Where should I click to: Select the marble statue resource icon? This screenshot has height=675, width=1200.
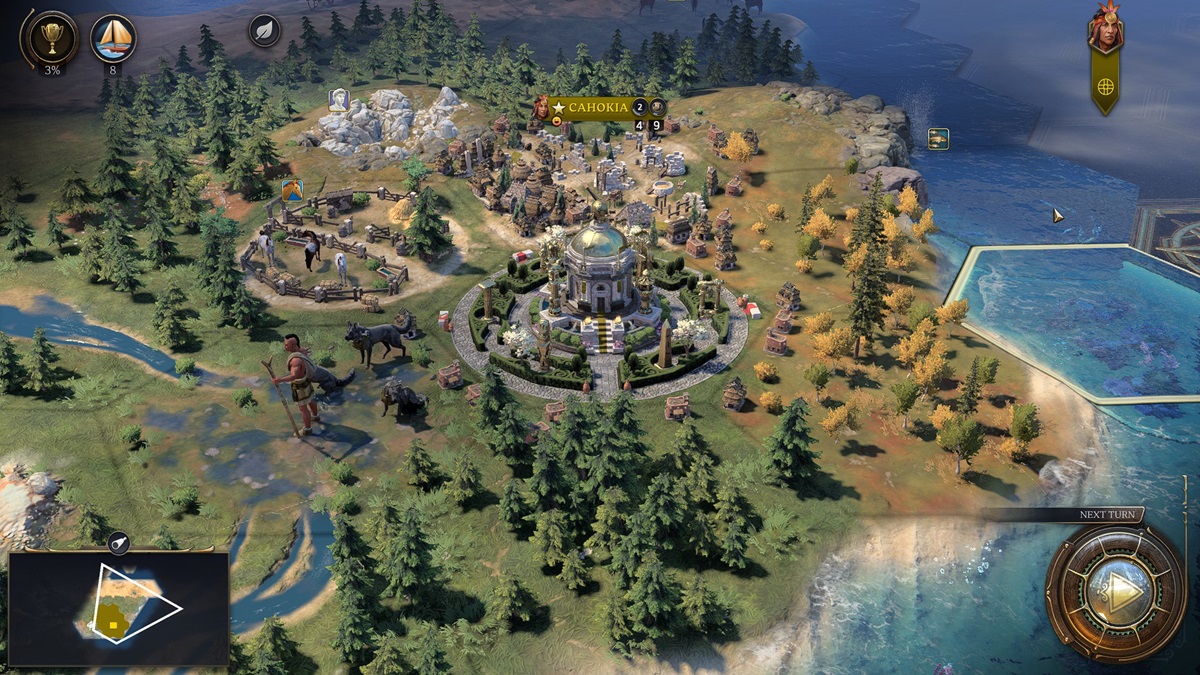coord(339,100)
